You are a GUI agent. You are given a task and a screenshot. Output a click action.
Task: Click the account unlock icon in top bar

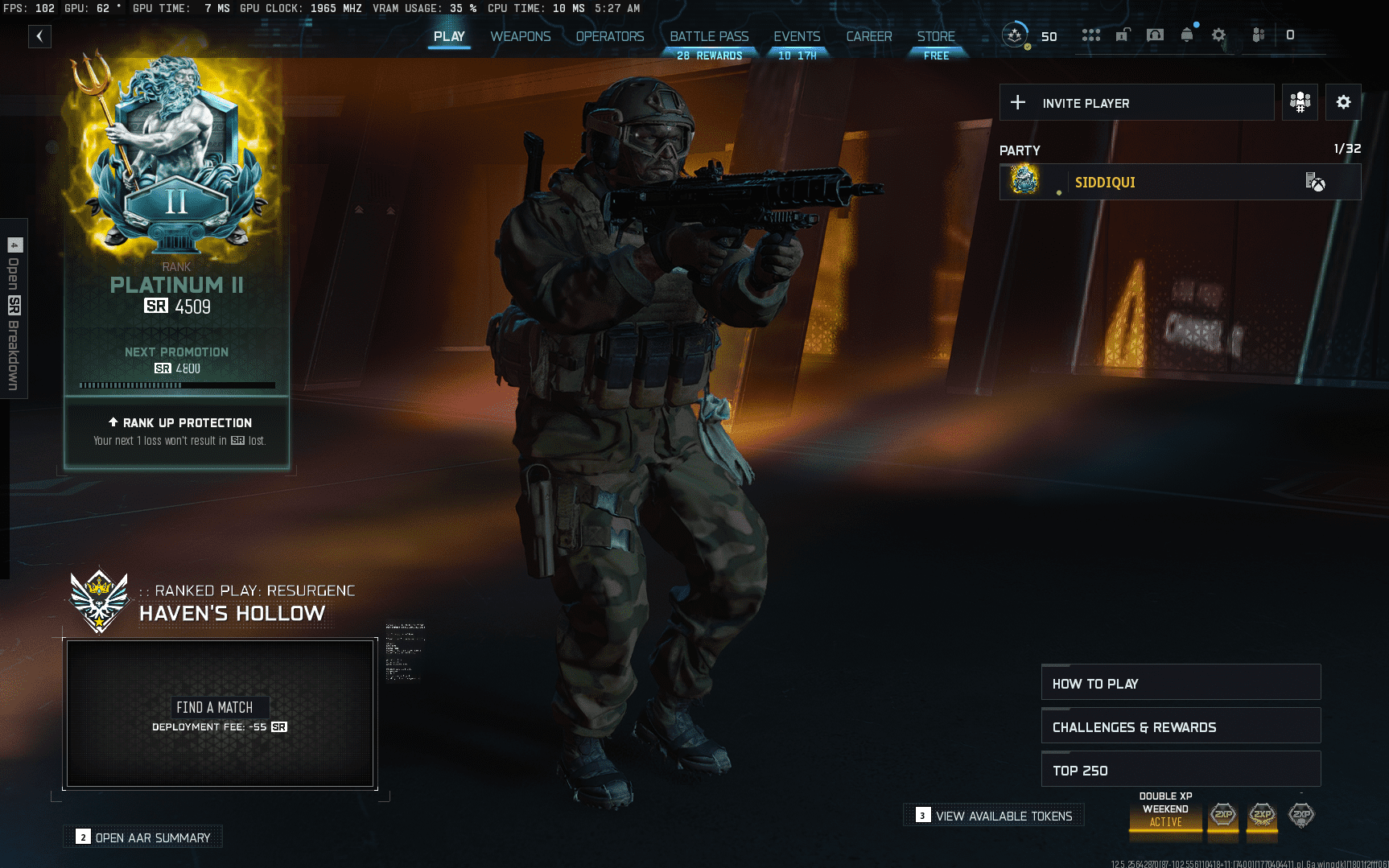1123,35
